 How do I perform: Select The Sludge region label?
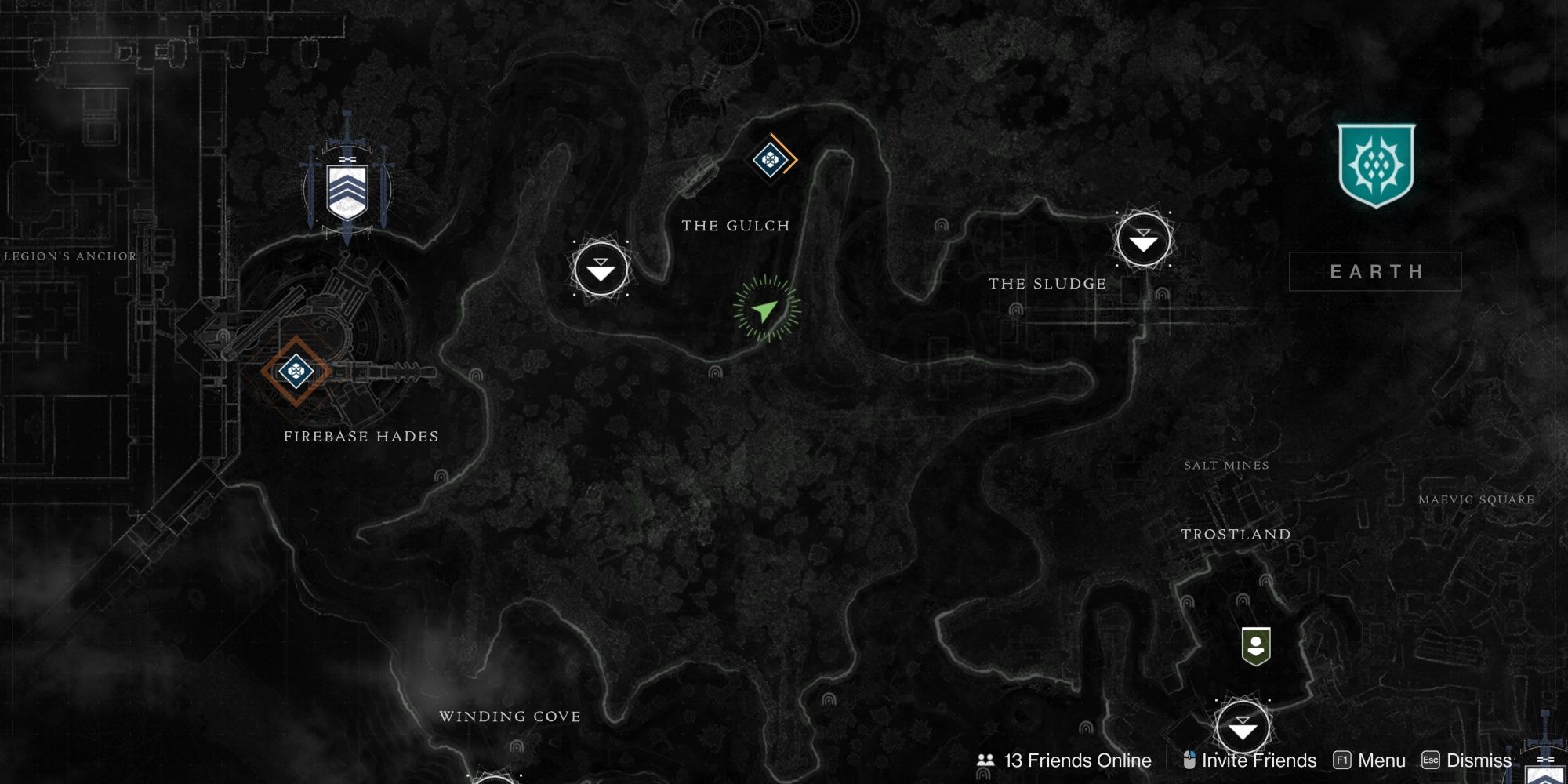(x=1047, y=283)
